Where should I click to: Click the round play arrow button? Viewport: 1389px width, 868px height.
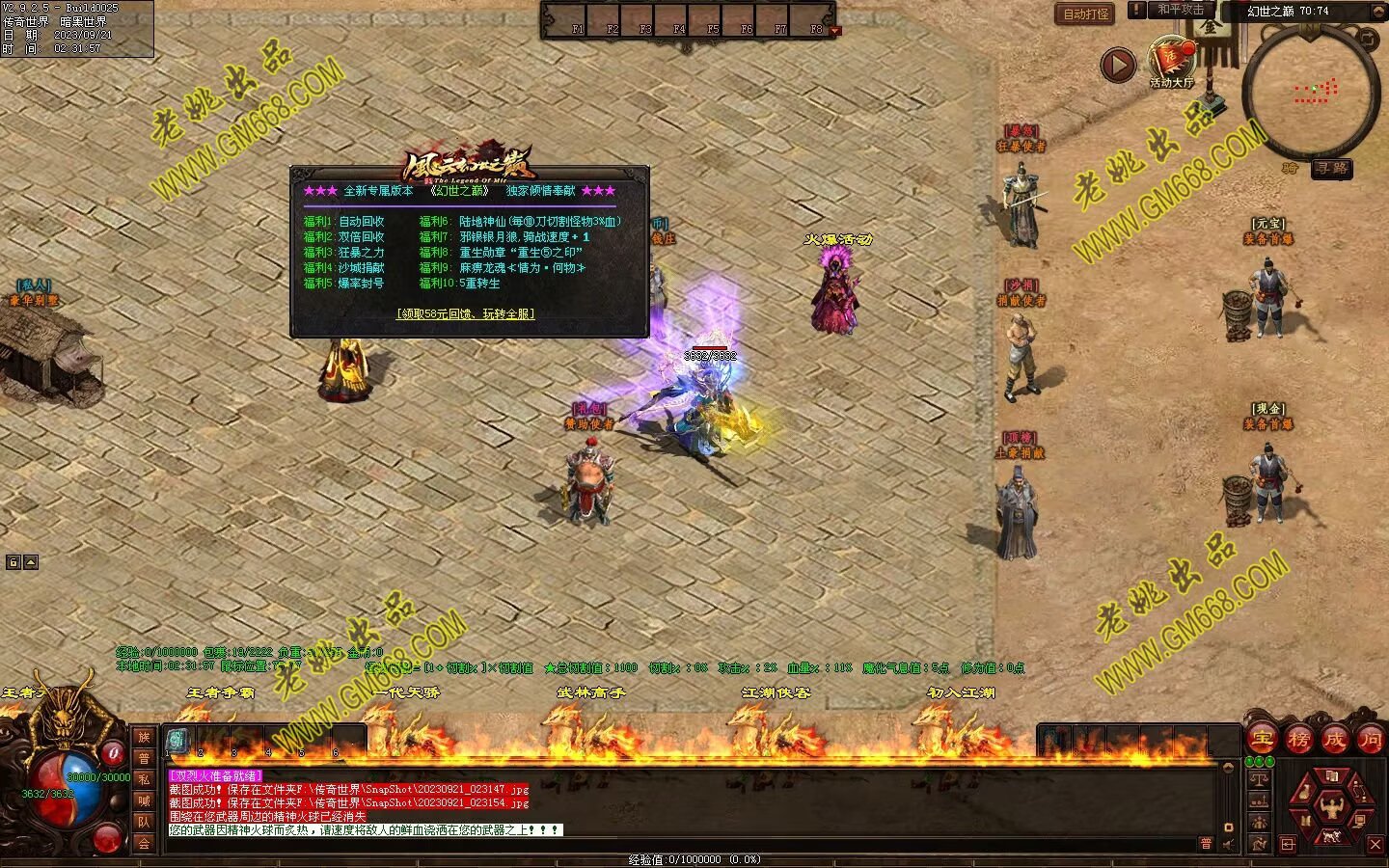pyautogui.click(x=1118, y=65)
